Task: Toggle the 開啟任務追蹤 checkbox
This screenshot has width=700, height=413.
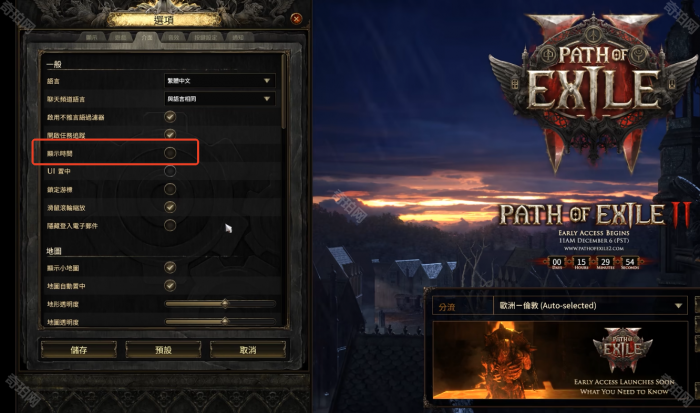Action: (170, 135)
